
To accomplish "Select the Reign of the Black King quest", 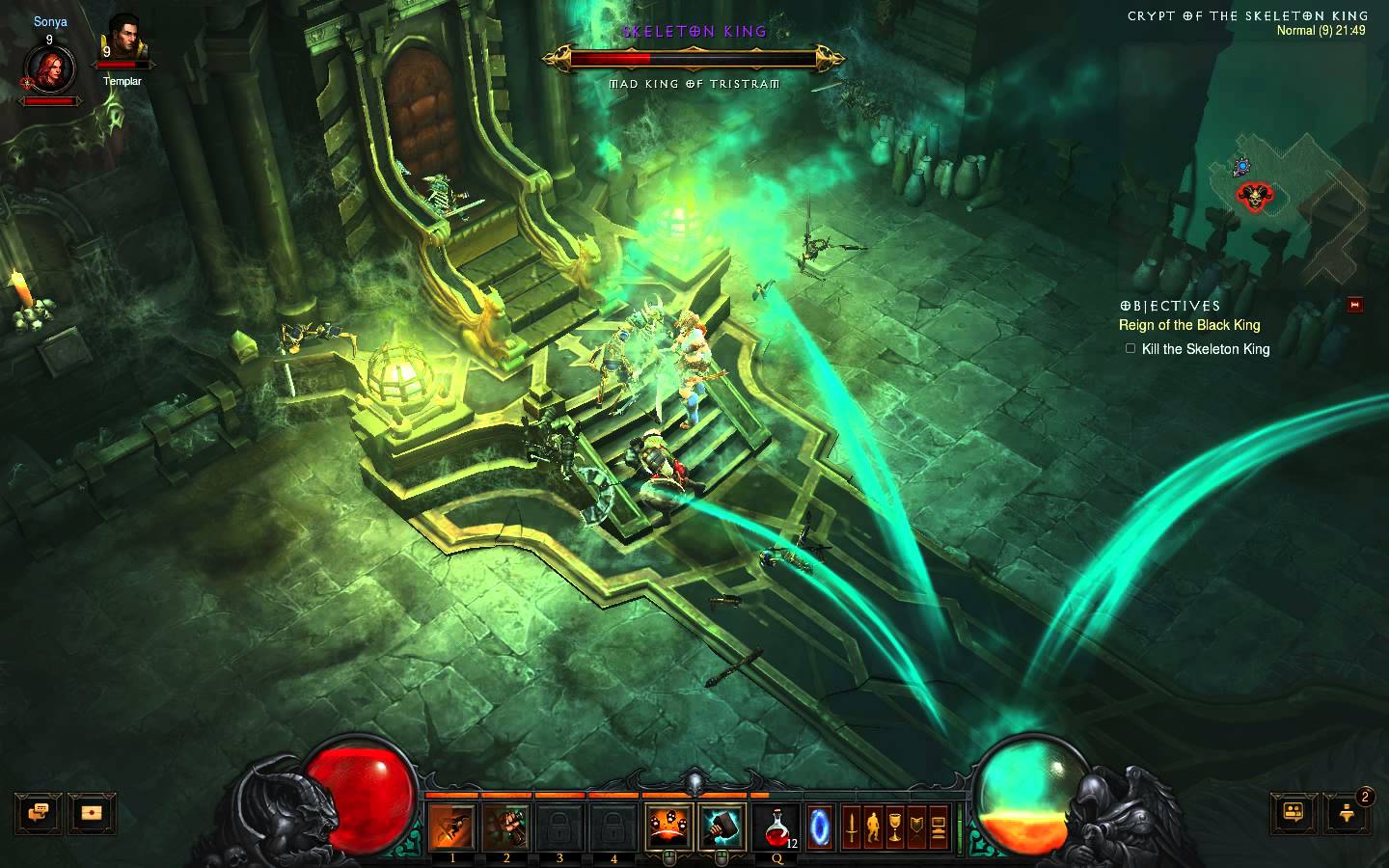I will [1189, 325].
